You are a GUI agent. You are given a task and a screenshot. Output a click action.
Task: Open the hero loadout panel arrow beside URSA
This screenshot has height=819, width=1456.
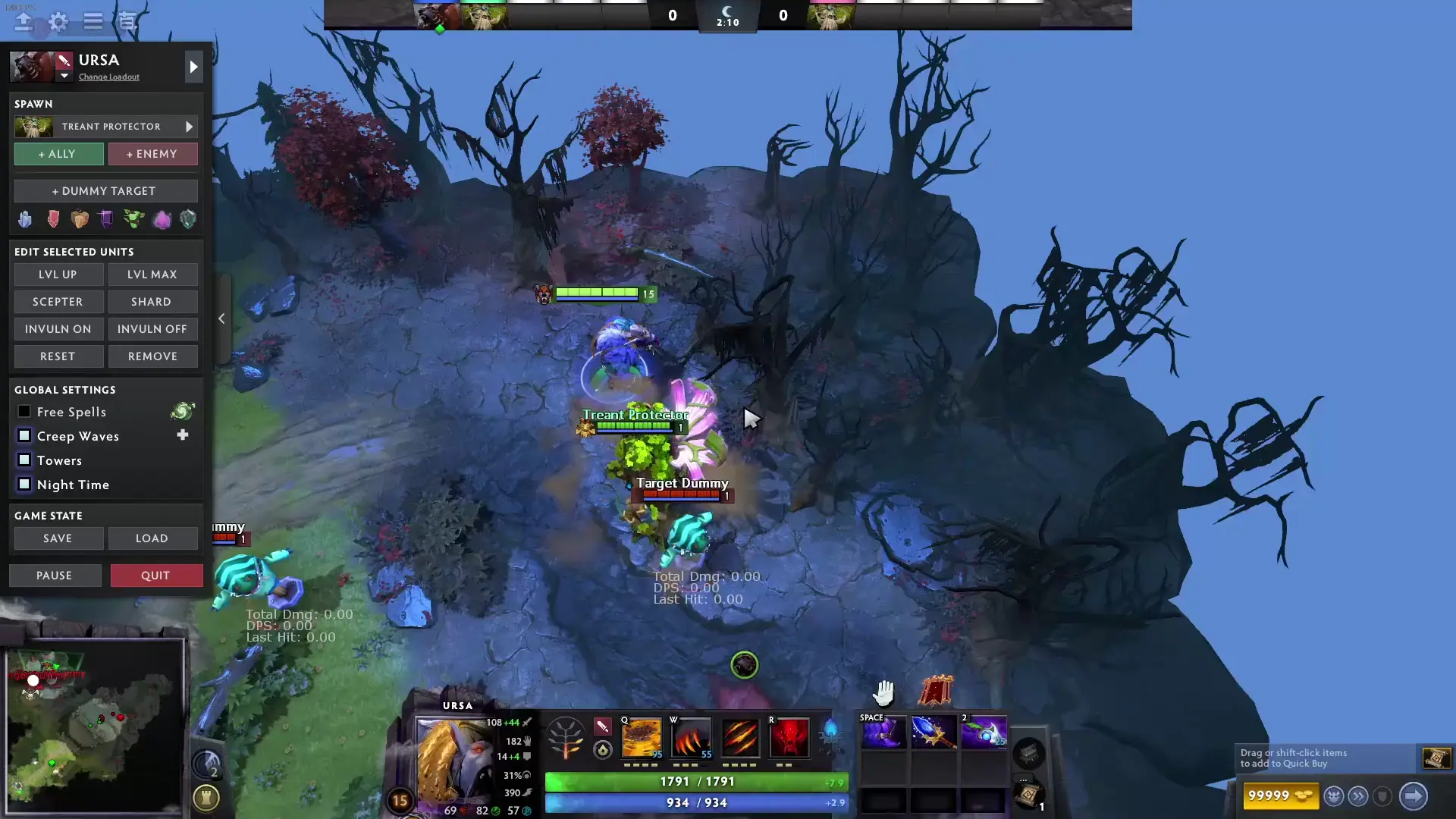click(193, 67)
